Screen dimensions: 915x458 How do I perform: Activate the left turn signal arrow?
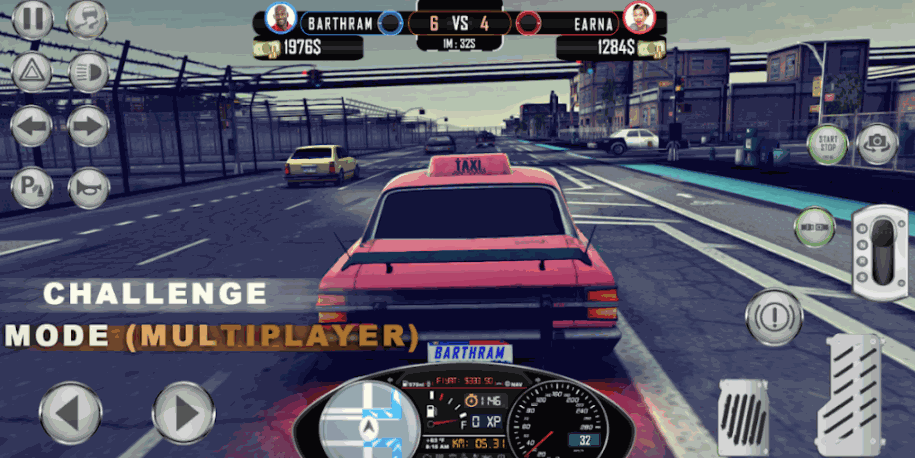point(32,127)
